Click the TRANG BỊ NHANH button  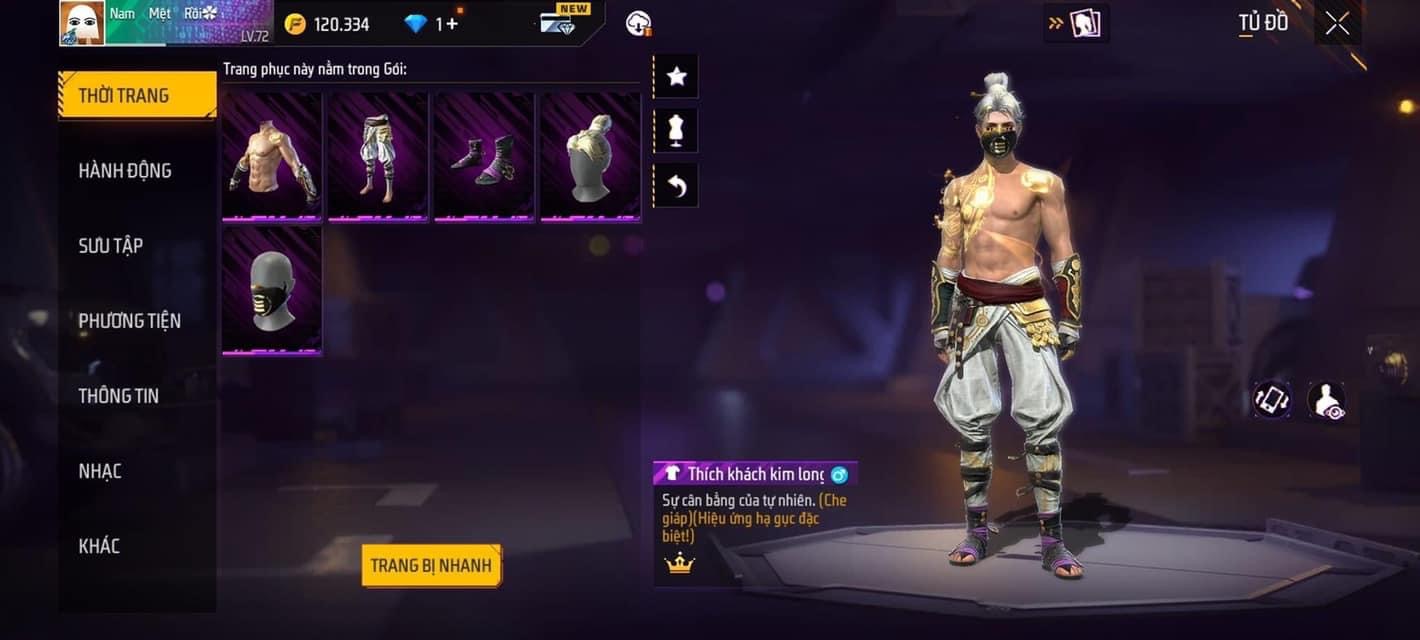point(431,566)
